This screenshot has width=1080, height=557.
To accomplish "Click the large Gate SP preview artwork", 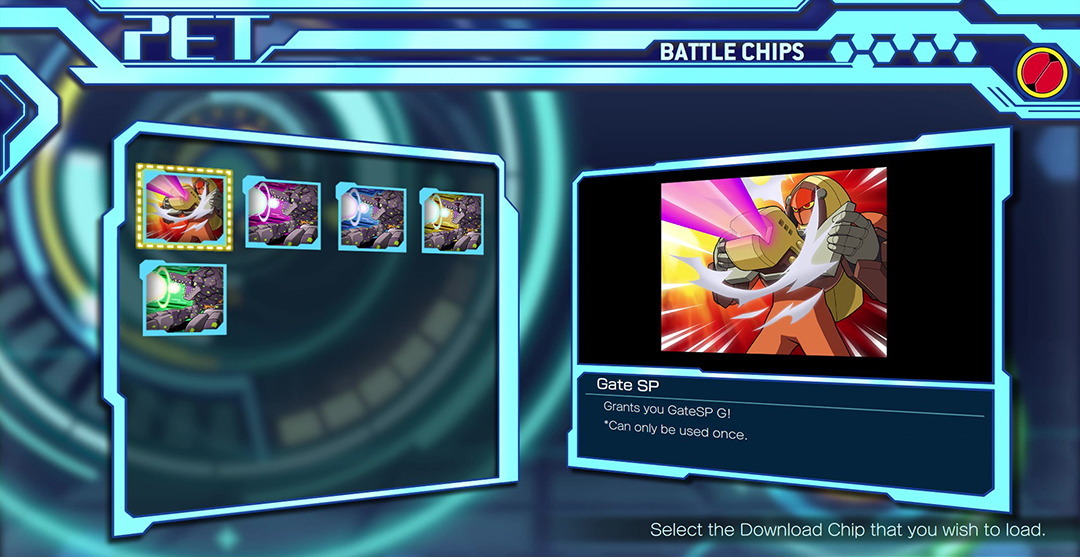I will point(774,259).
